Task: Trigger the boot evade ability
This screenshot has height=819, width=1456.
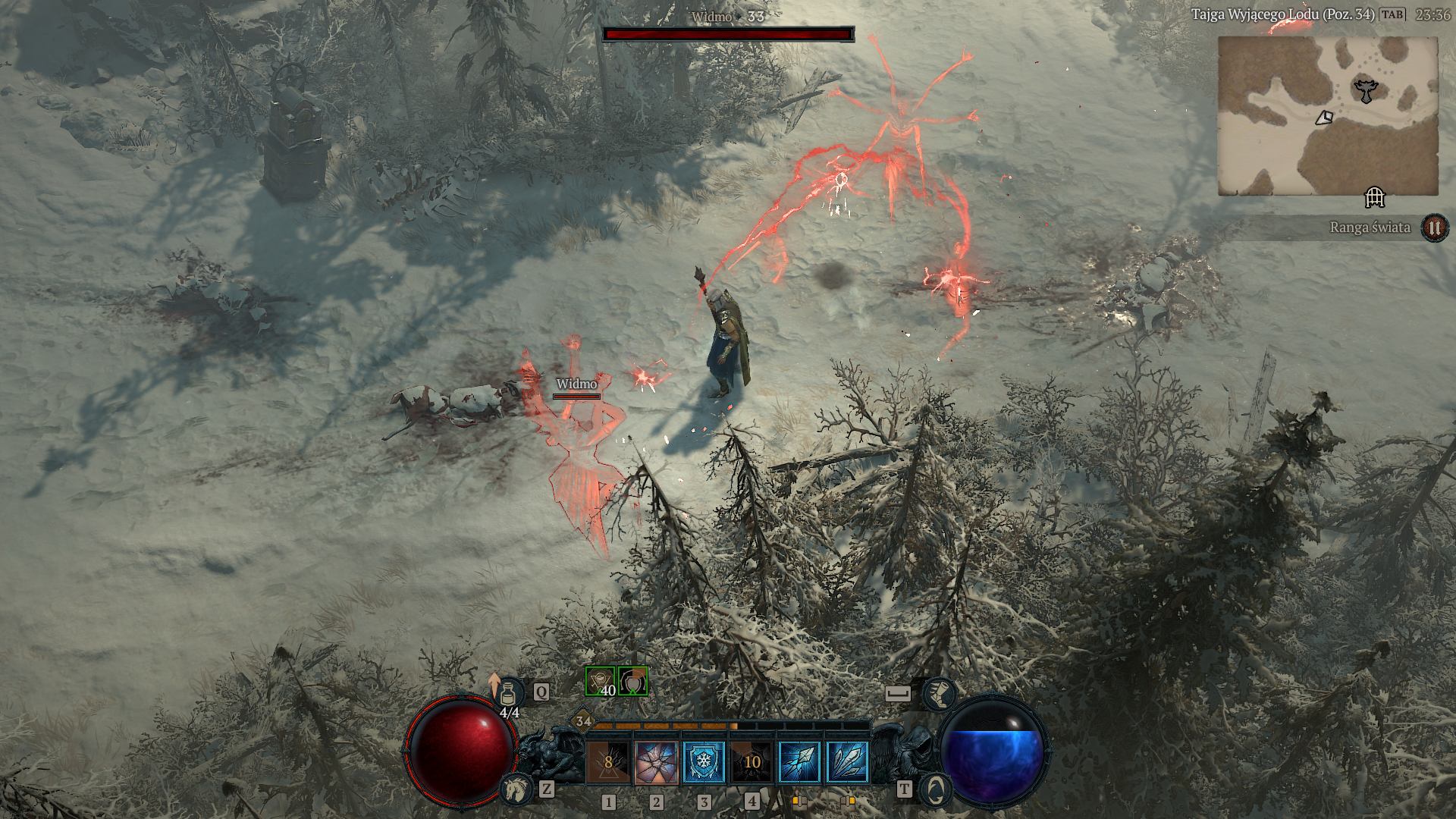Action: pyautogui.click(x=939, y=693)
